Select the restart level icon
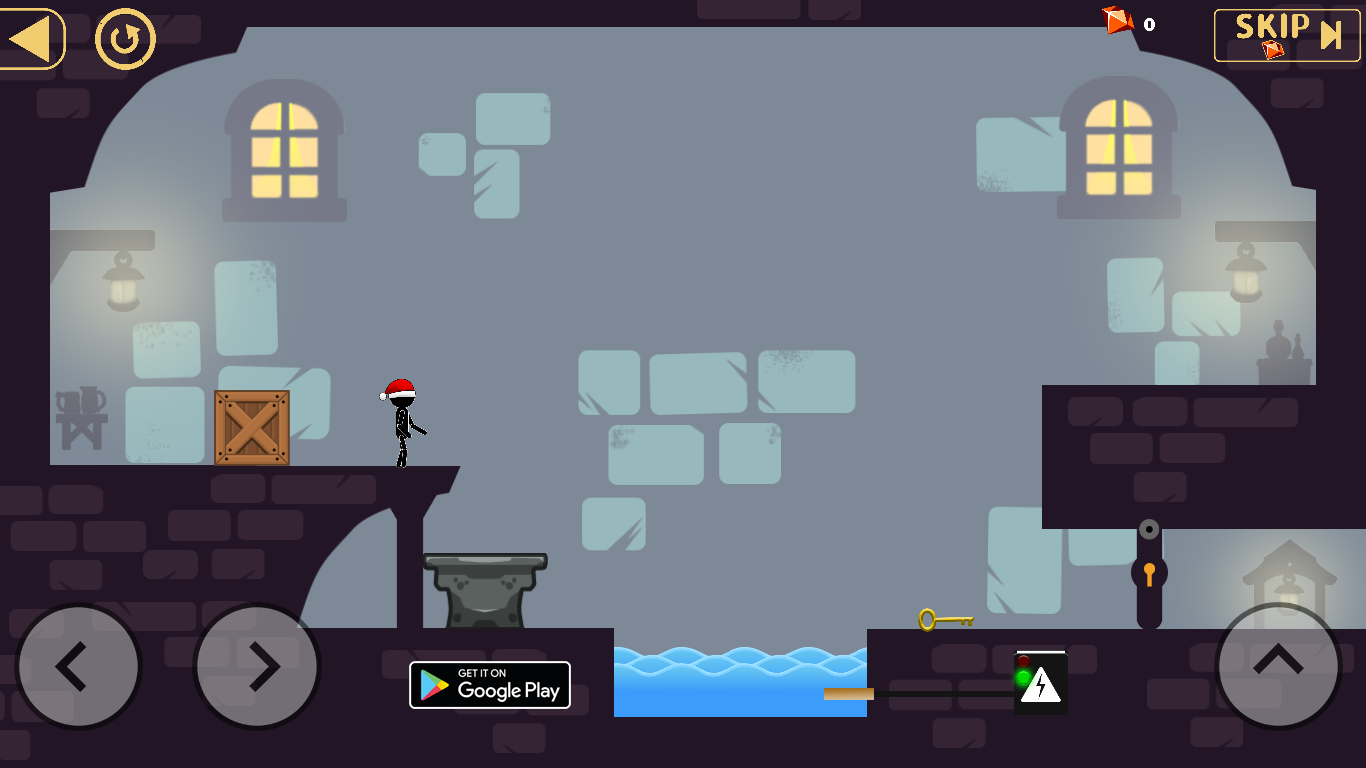The height and width of the screenshot is (768, 1366). [123, 38]
